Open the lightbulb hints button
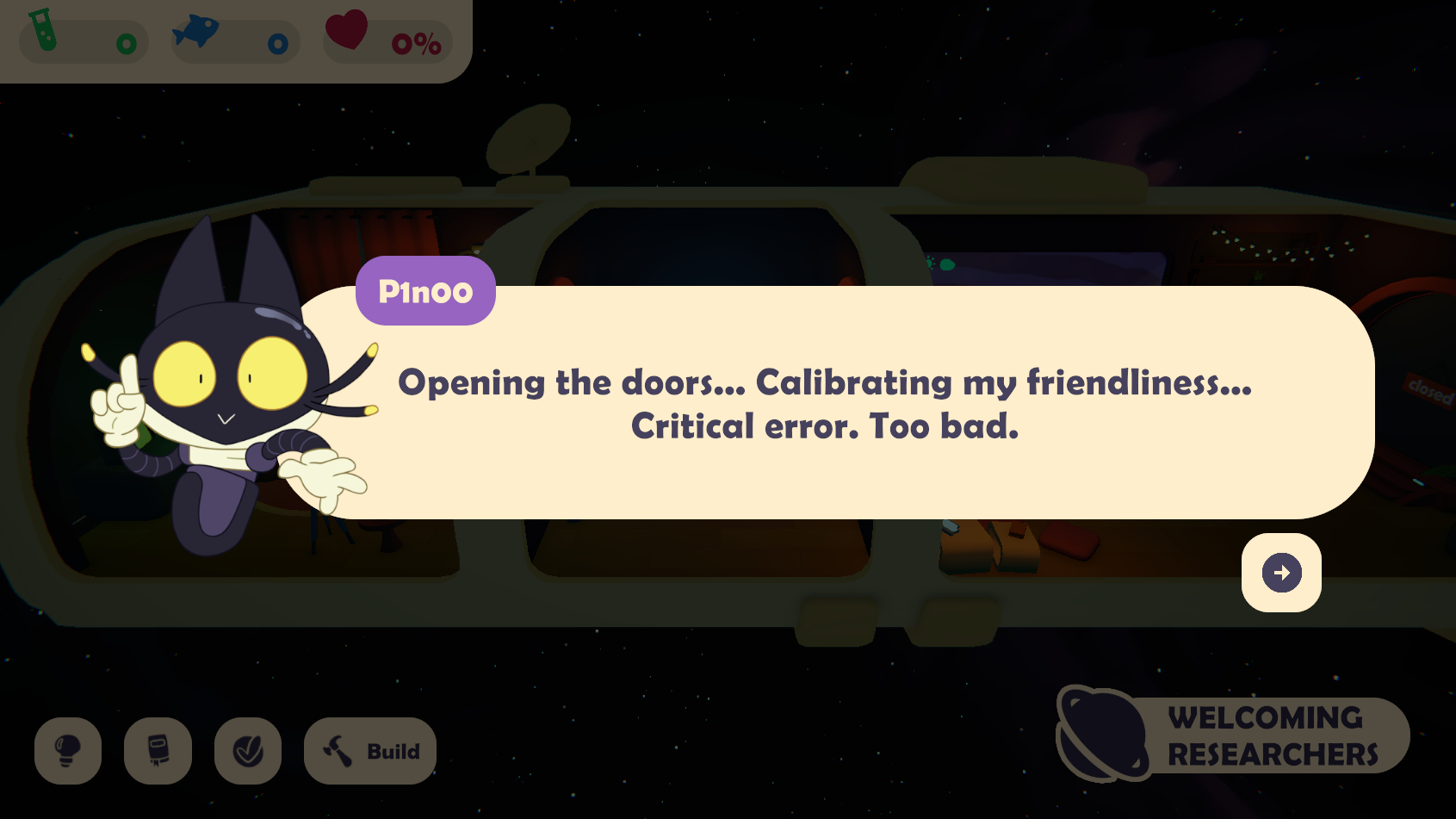1456x819 pixels. (68, 751)
